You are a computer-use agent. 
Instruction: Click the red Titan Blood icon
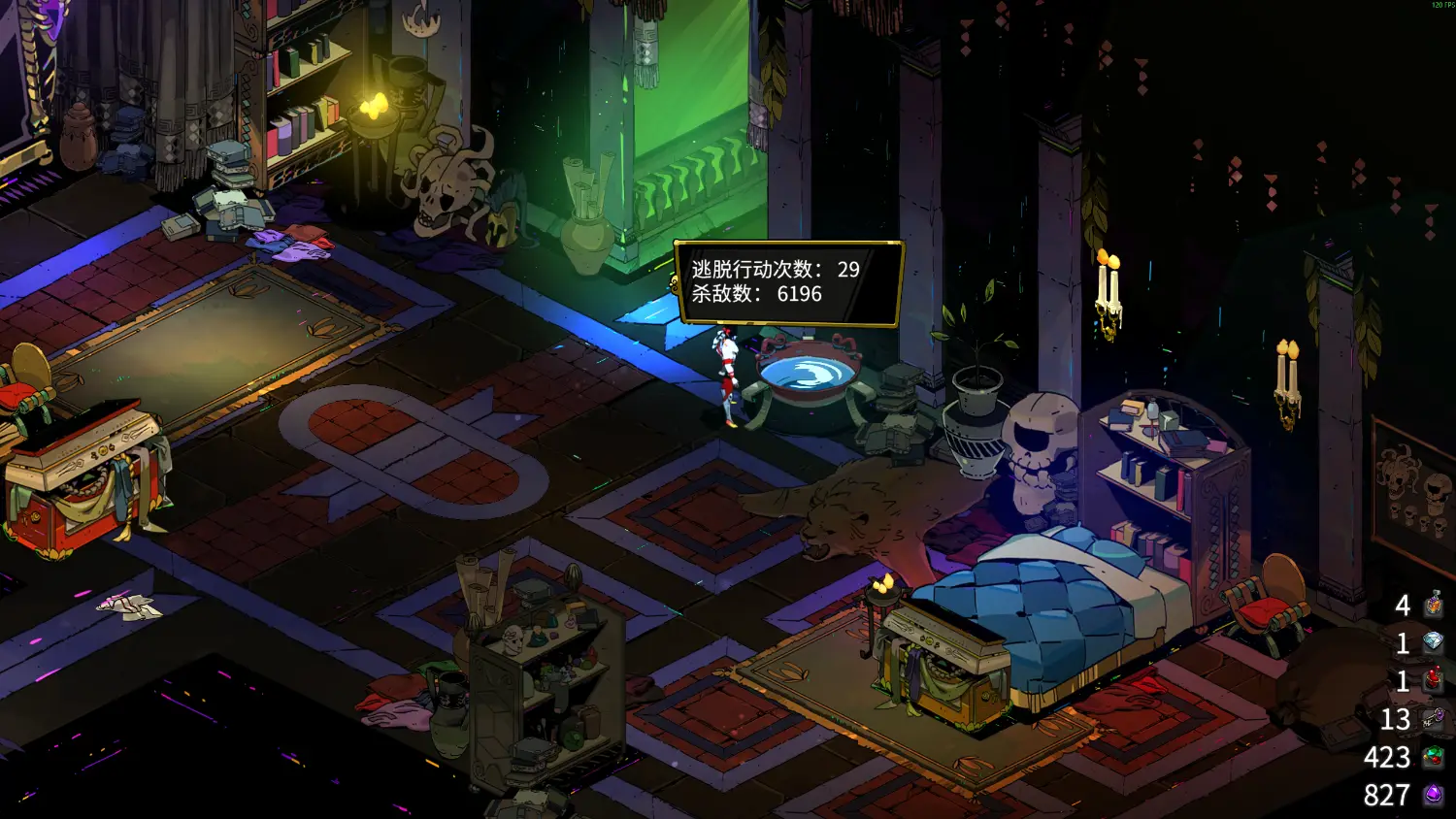tap(1434, 680)
